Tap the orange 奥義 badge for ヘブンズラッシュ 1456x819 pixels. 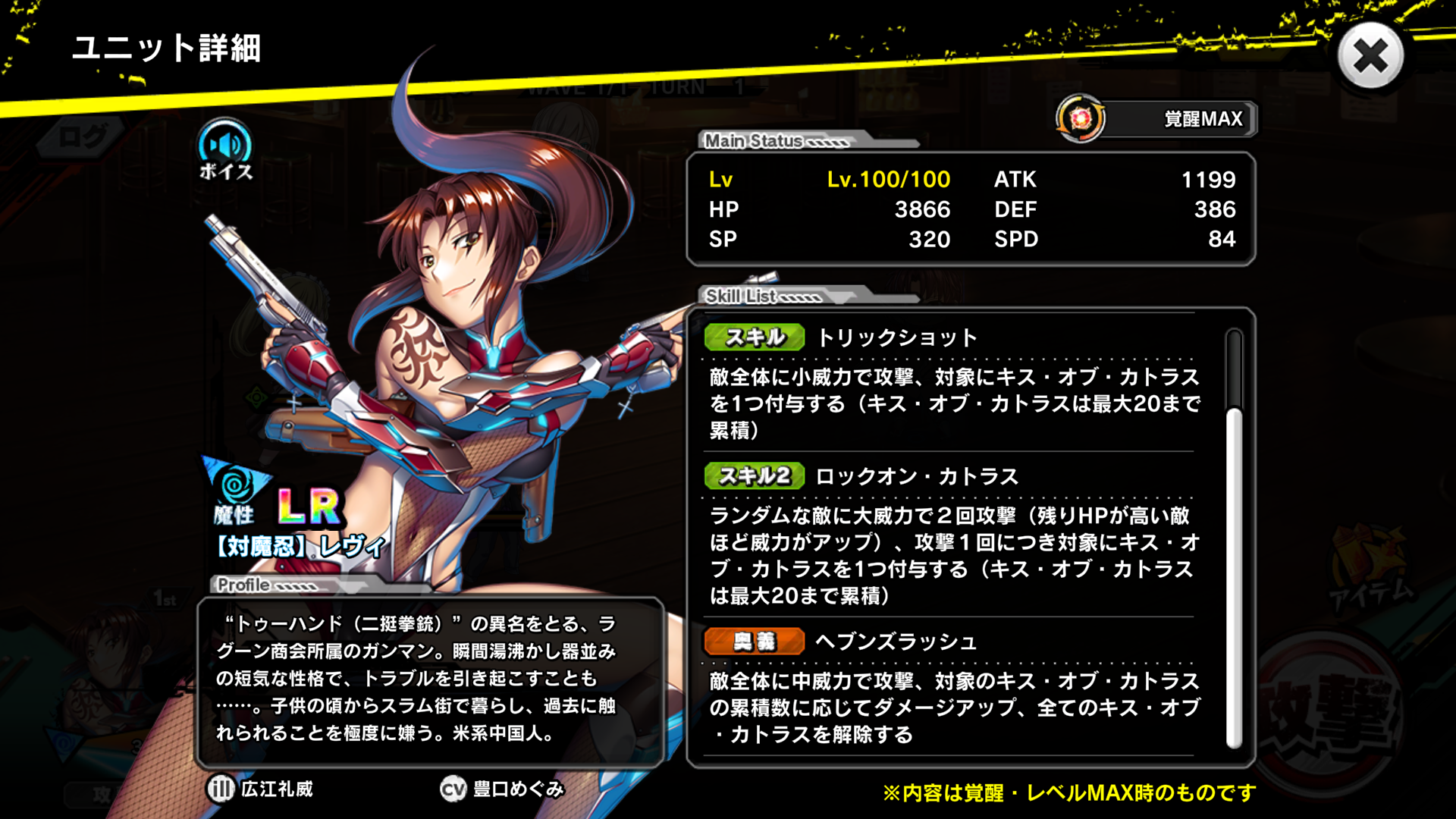click(755, 641)
